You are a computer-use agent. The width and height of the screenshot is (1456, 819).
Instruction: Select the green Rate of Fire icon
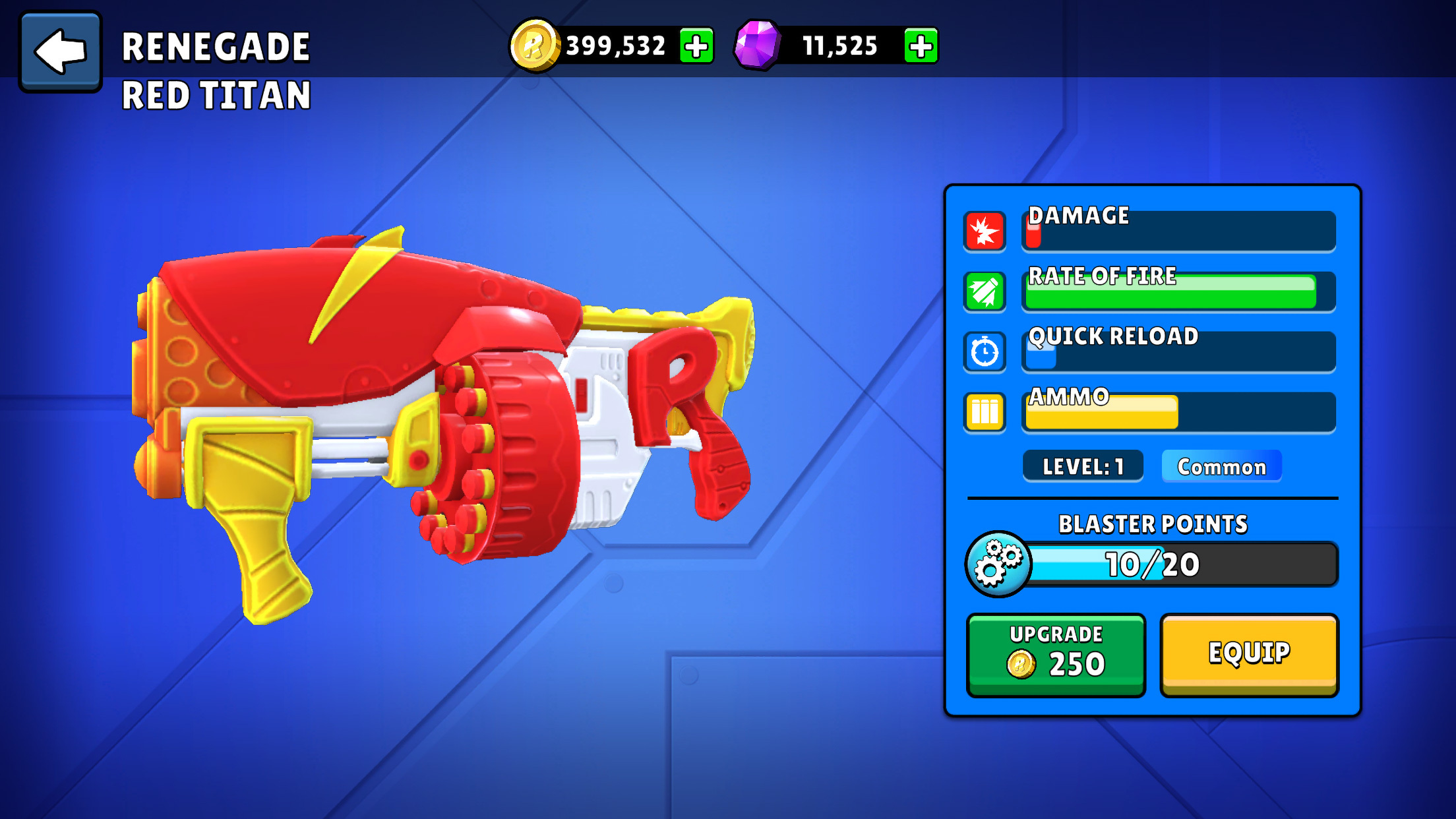pos(985,291)
